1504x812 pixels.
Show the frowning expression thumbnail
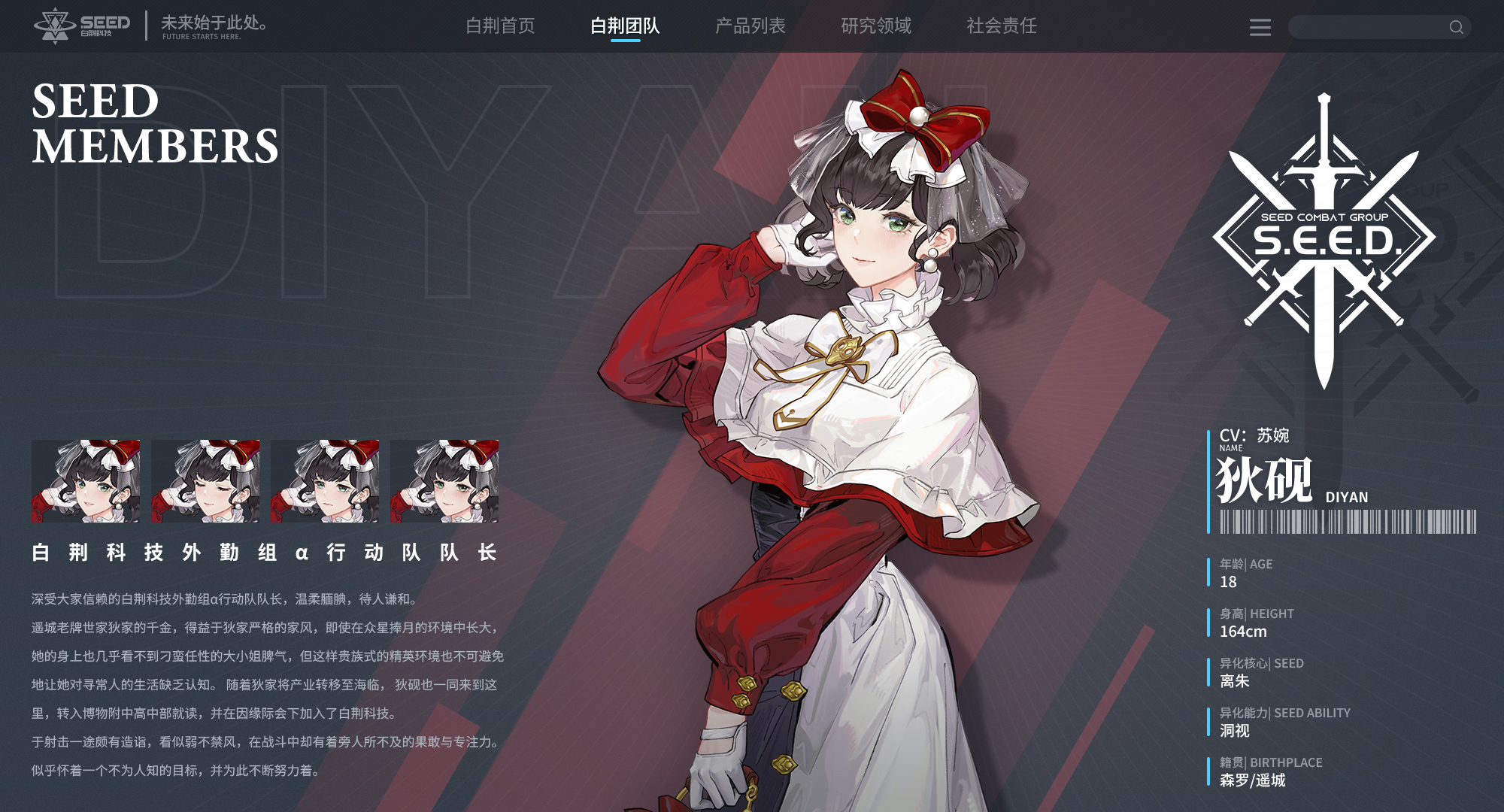coord(325,481)
